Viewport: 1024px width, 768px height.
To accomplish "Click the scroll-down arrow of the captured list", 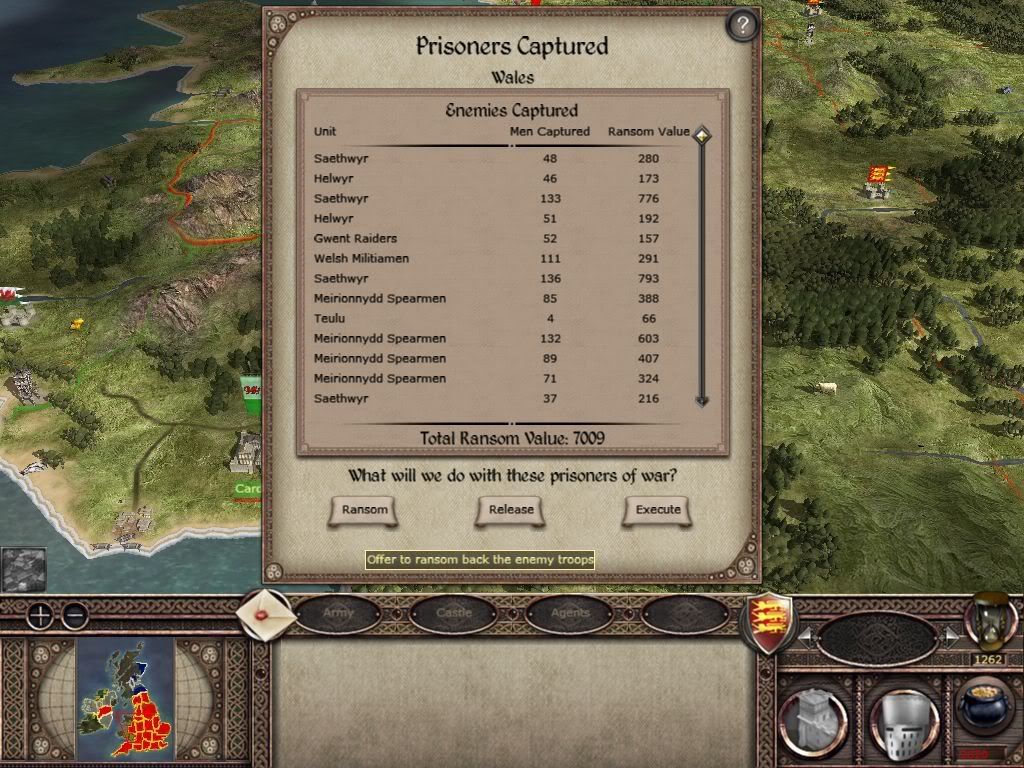I will [x=702, y=400].
